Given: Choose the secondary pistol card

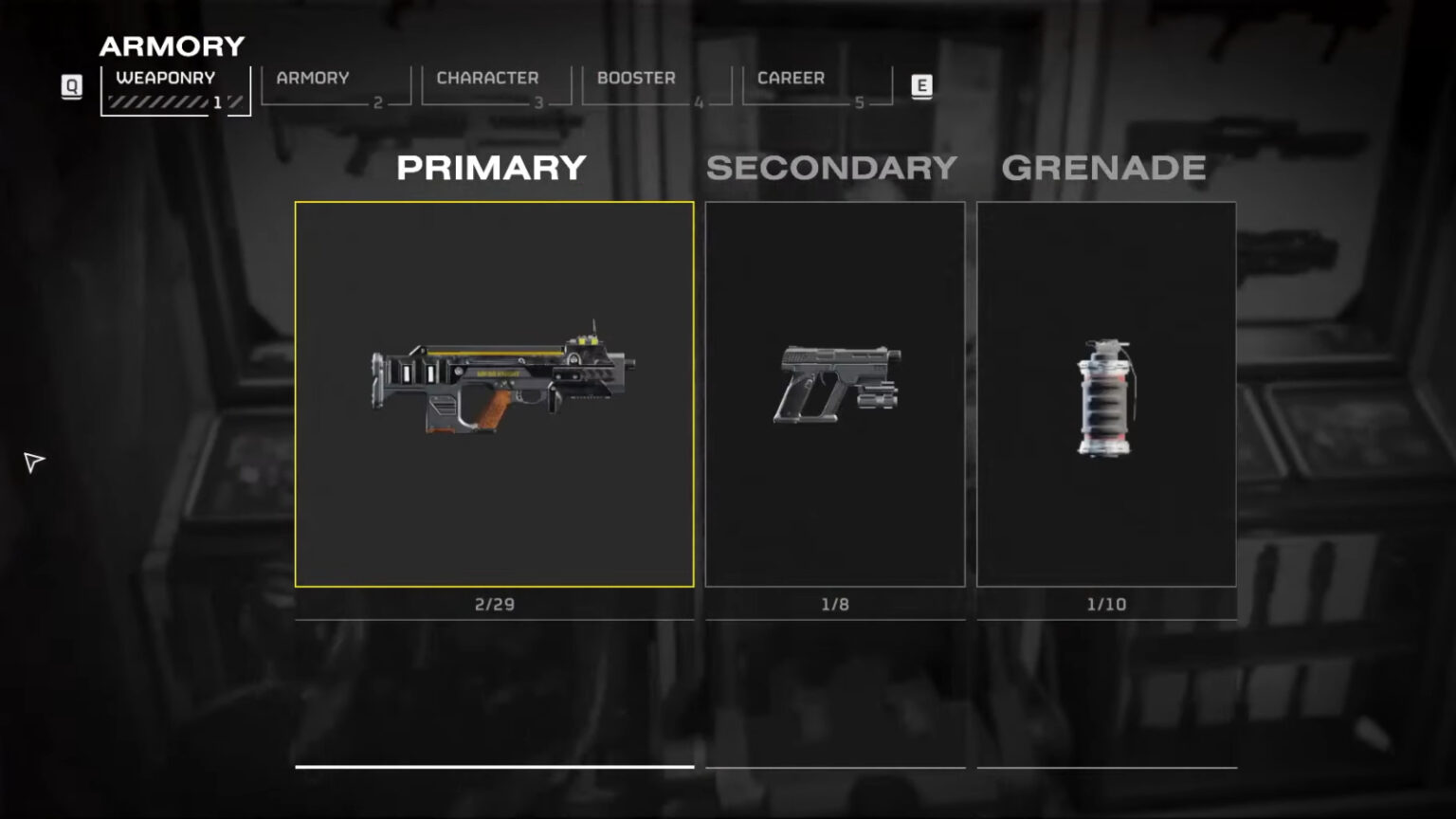Looking at the screenshot, I should (834, 393).
